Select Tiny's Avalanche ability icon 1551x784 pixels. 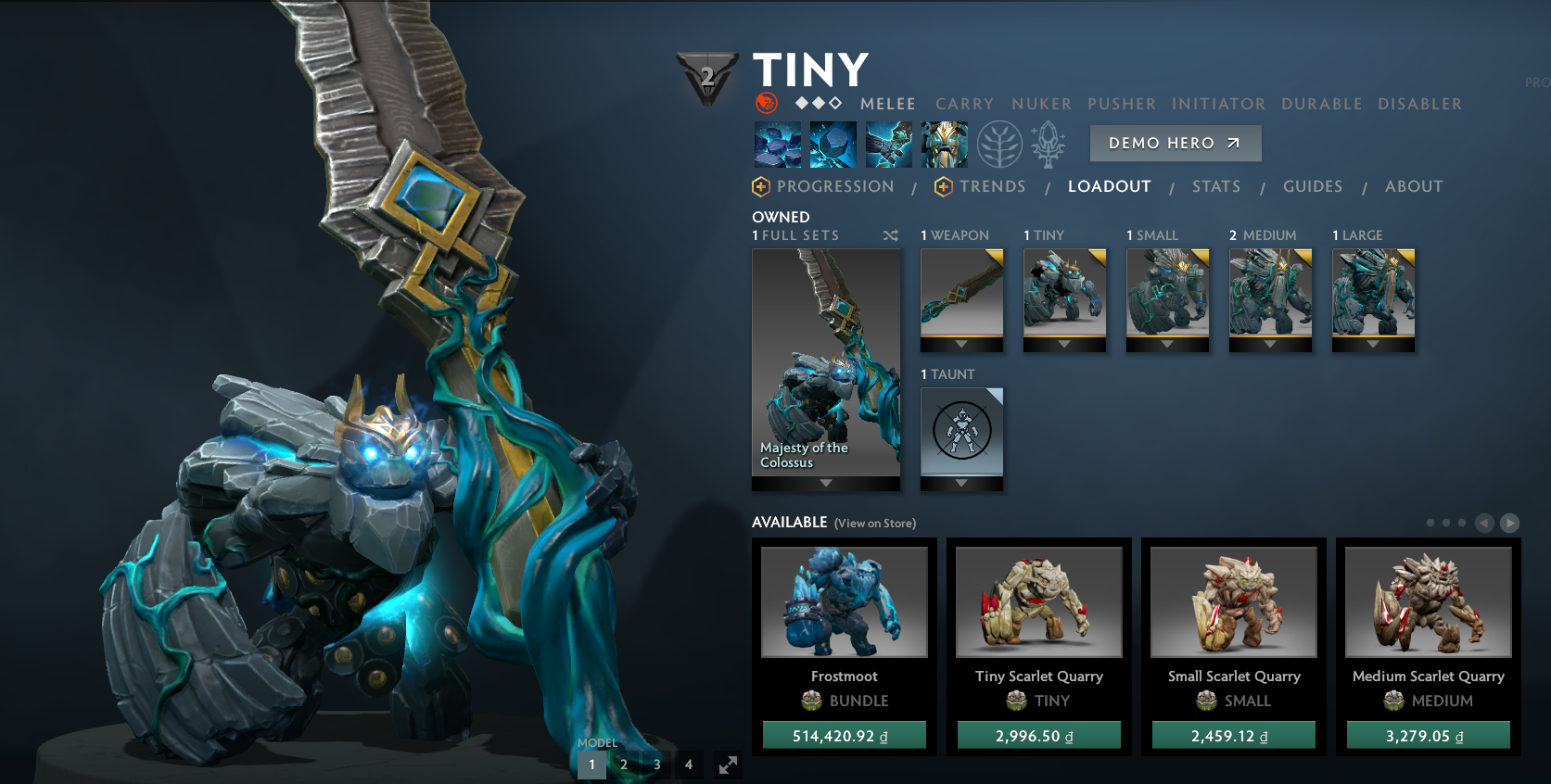point(777,145)
